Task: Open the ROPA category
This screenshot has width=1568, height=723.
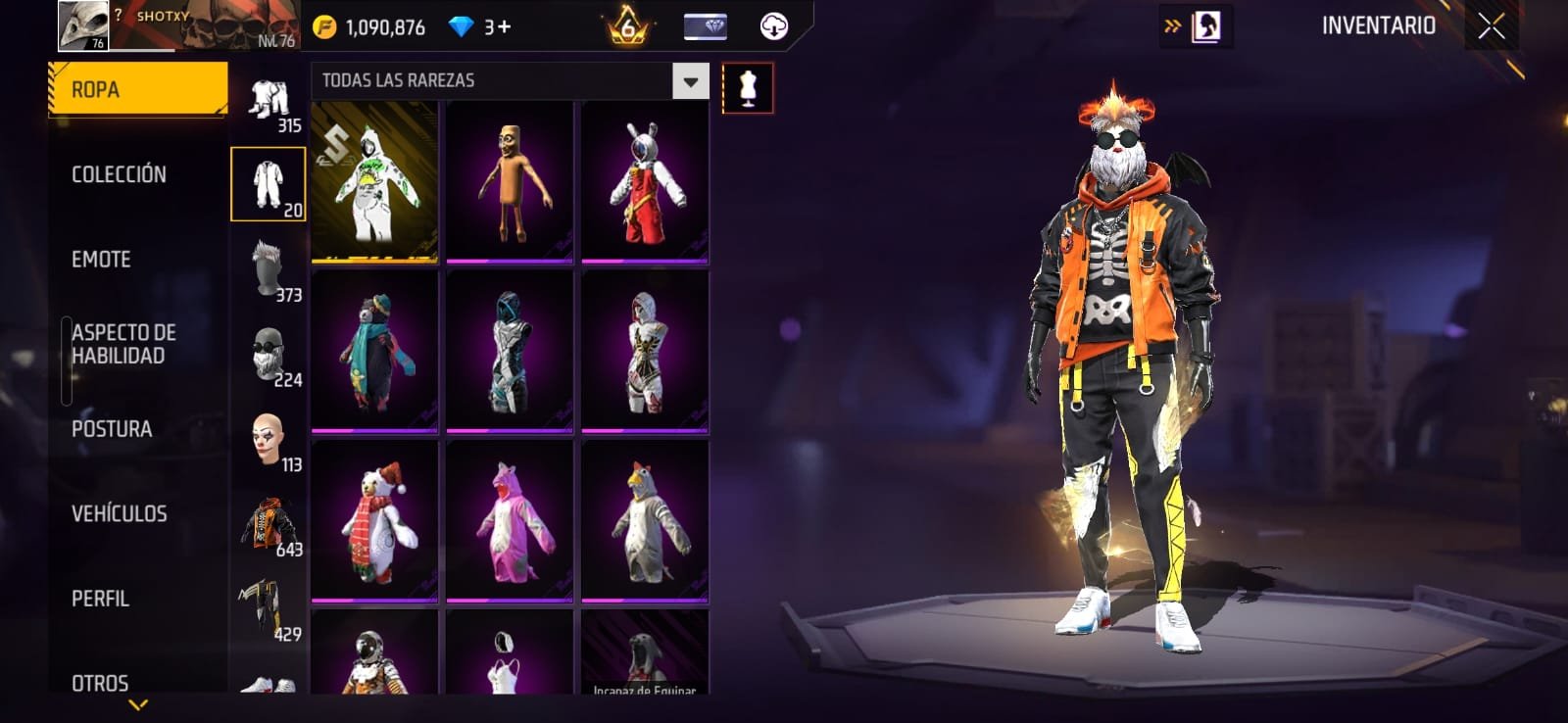Action: click(x=137, y=90)
